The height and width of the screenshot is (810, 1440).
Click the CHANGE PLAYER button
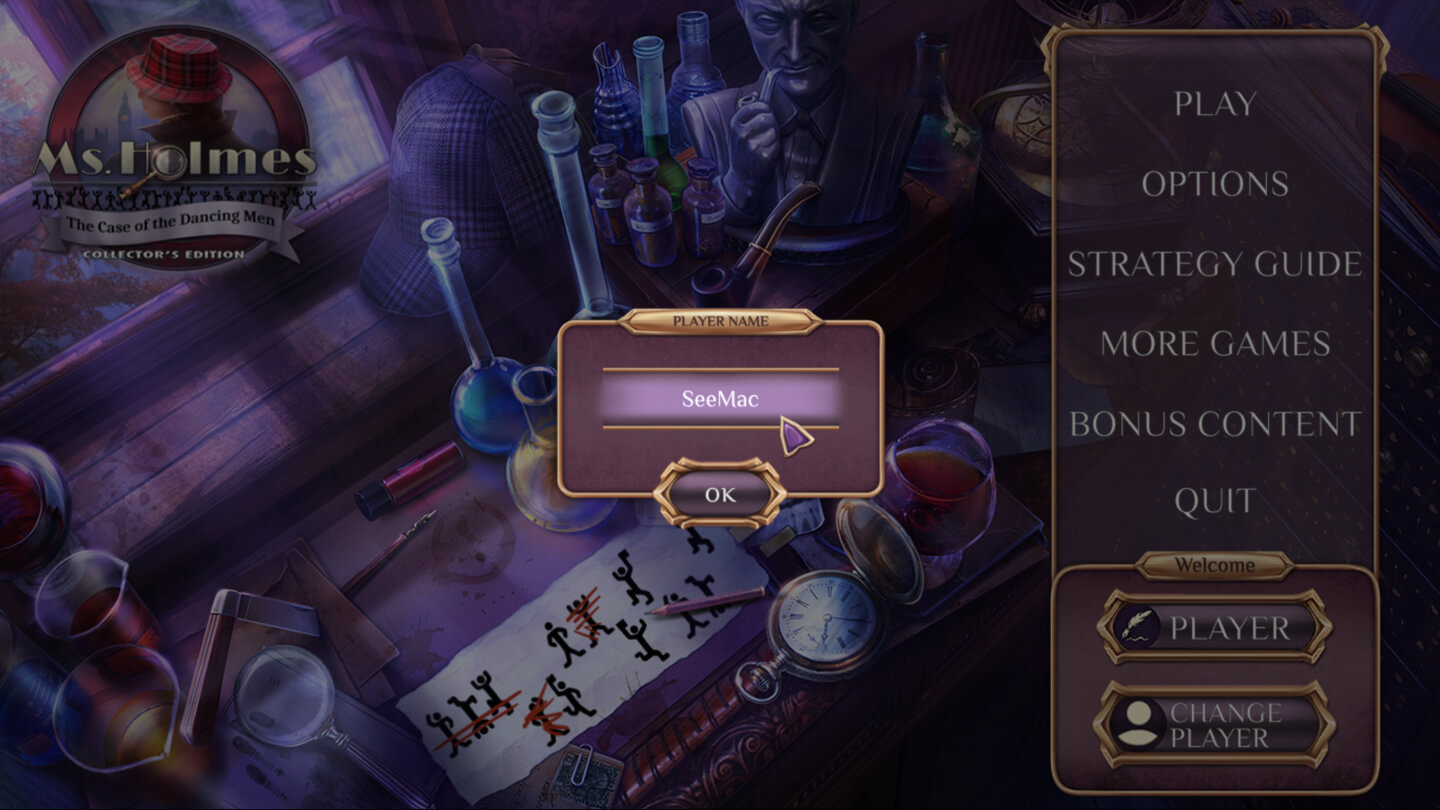[x=1215, y=725]
